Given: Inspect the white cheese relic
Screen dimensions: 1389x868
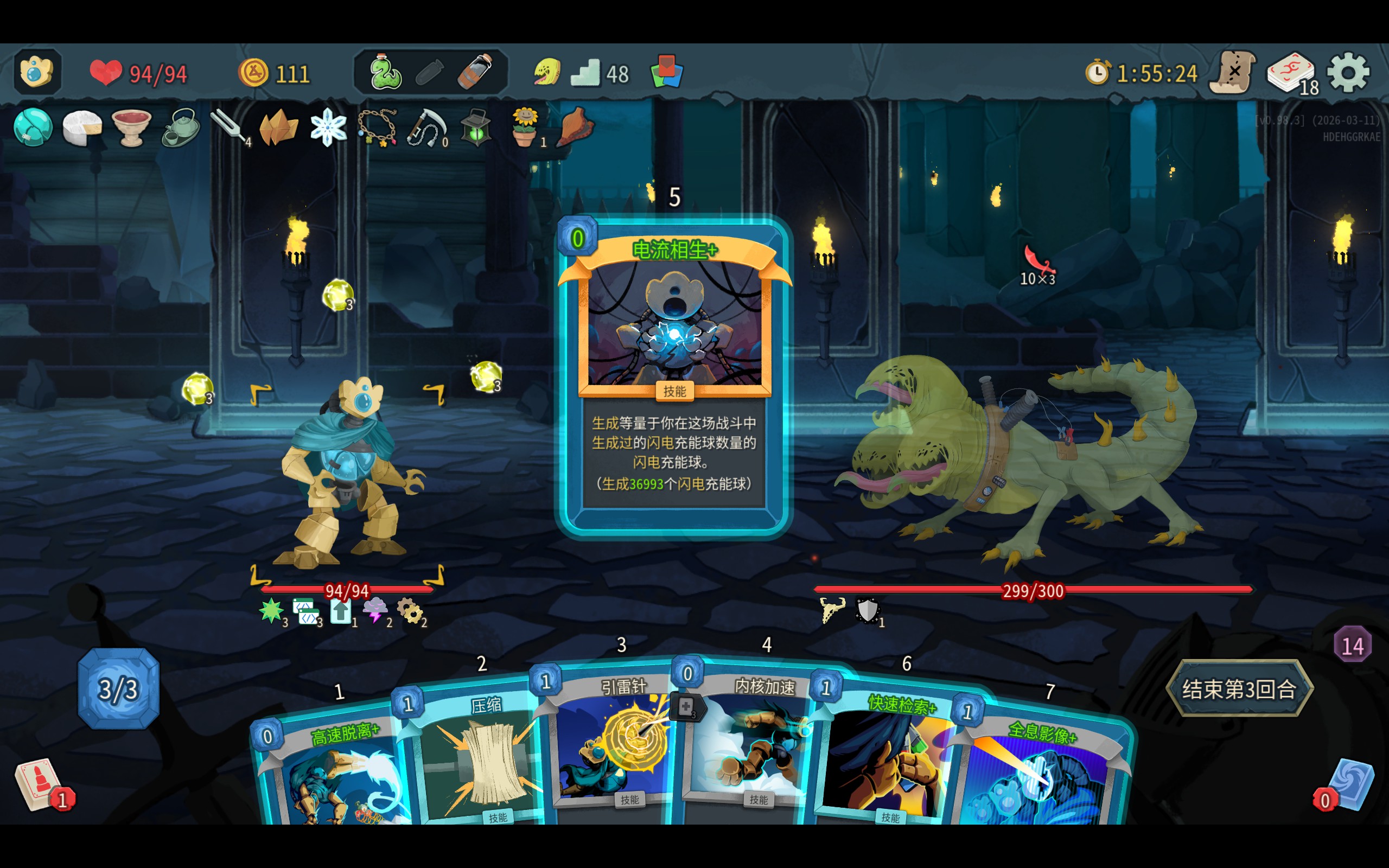Looking at the screenshot, I should tap(82, 127).
